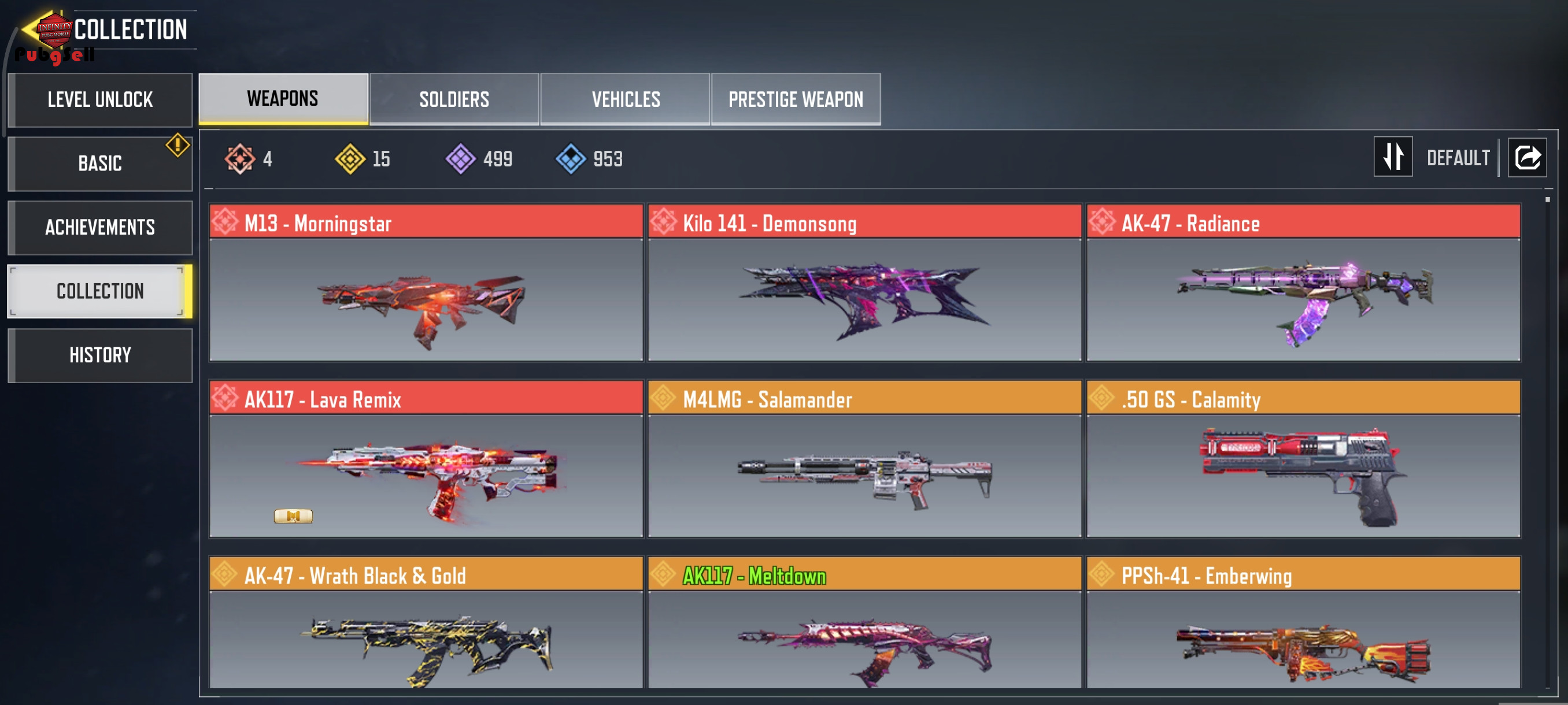Go to the Basic section

point(100,164)
